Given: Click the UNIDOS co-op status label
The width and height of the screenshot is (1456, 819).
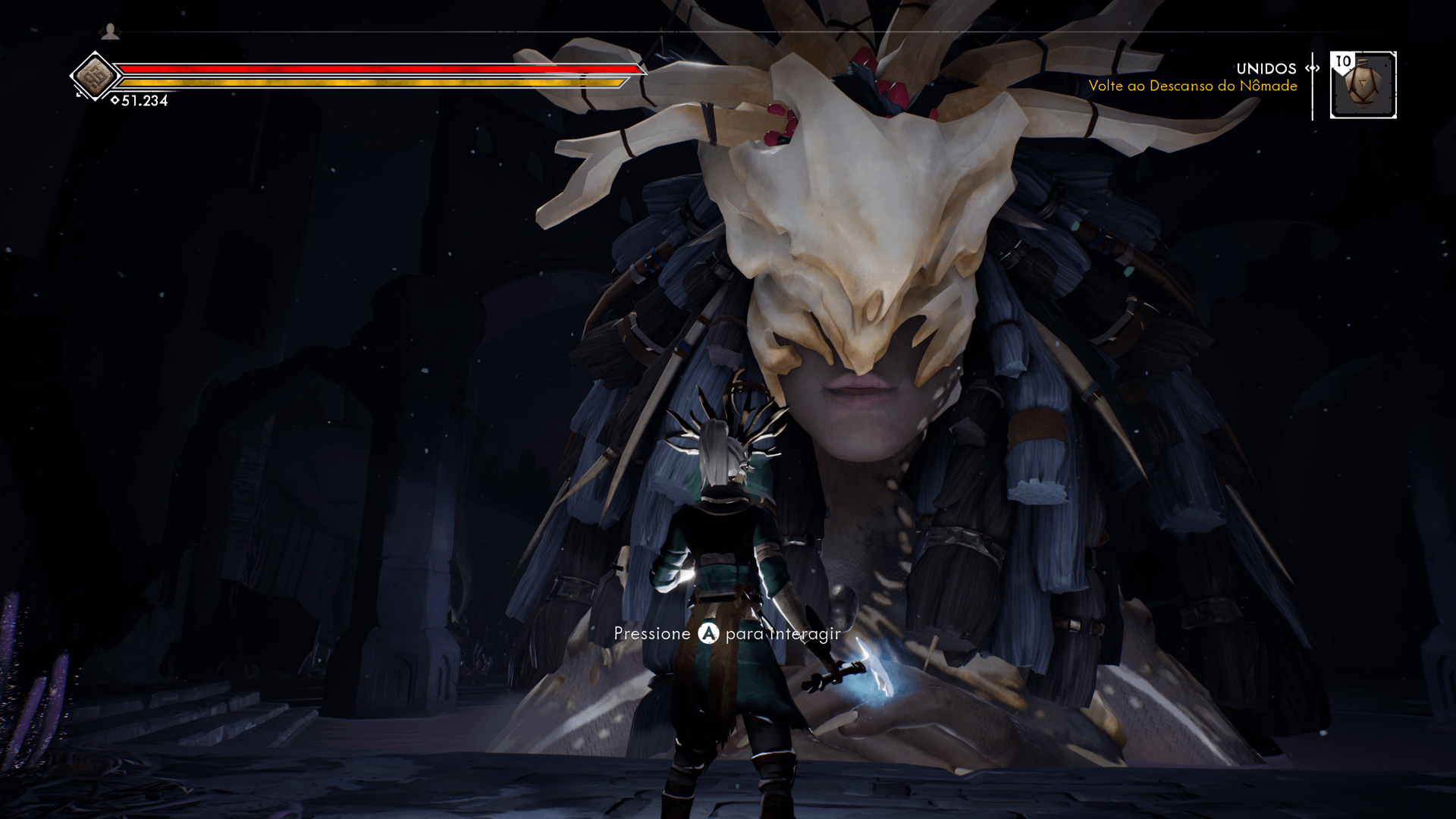Looking at the screenshot, I should [x=1265, y=68].
